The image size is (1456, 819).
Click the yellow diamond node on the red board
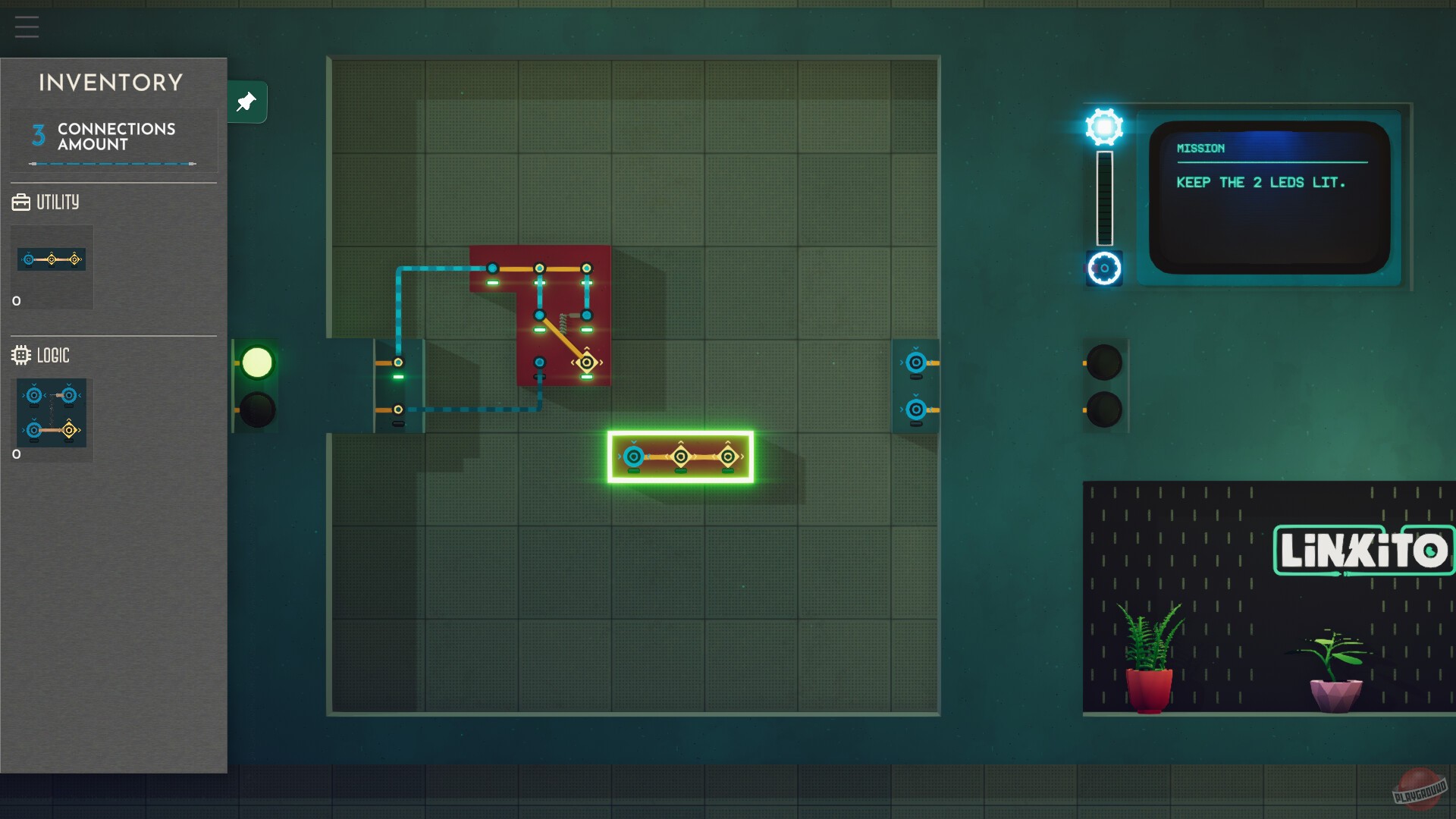click(587, 363)
